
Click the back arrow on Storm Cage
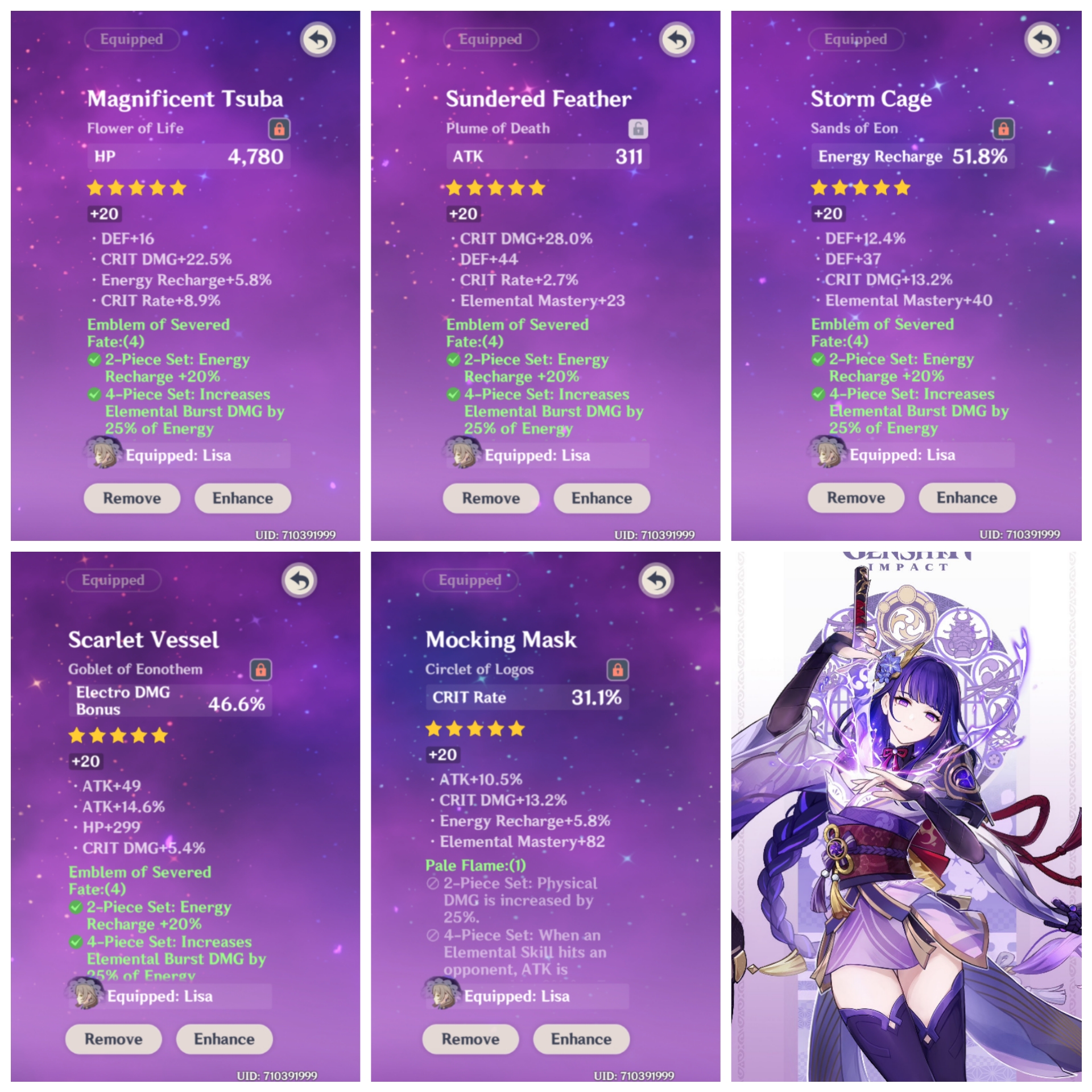(x=1042, y=39)
